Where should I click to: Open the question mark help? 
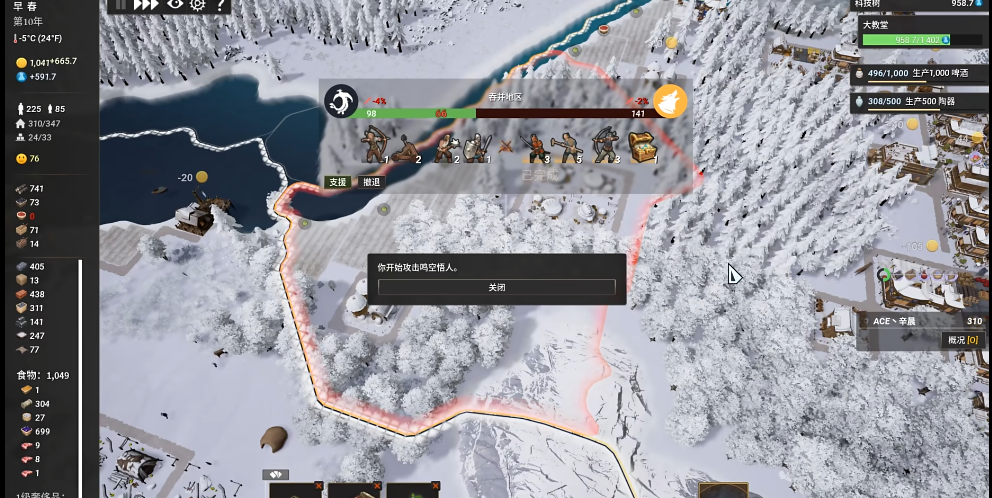click(x=221, y=5)
